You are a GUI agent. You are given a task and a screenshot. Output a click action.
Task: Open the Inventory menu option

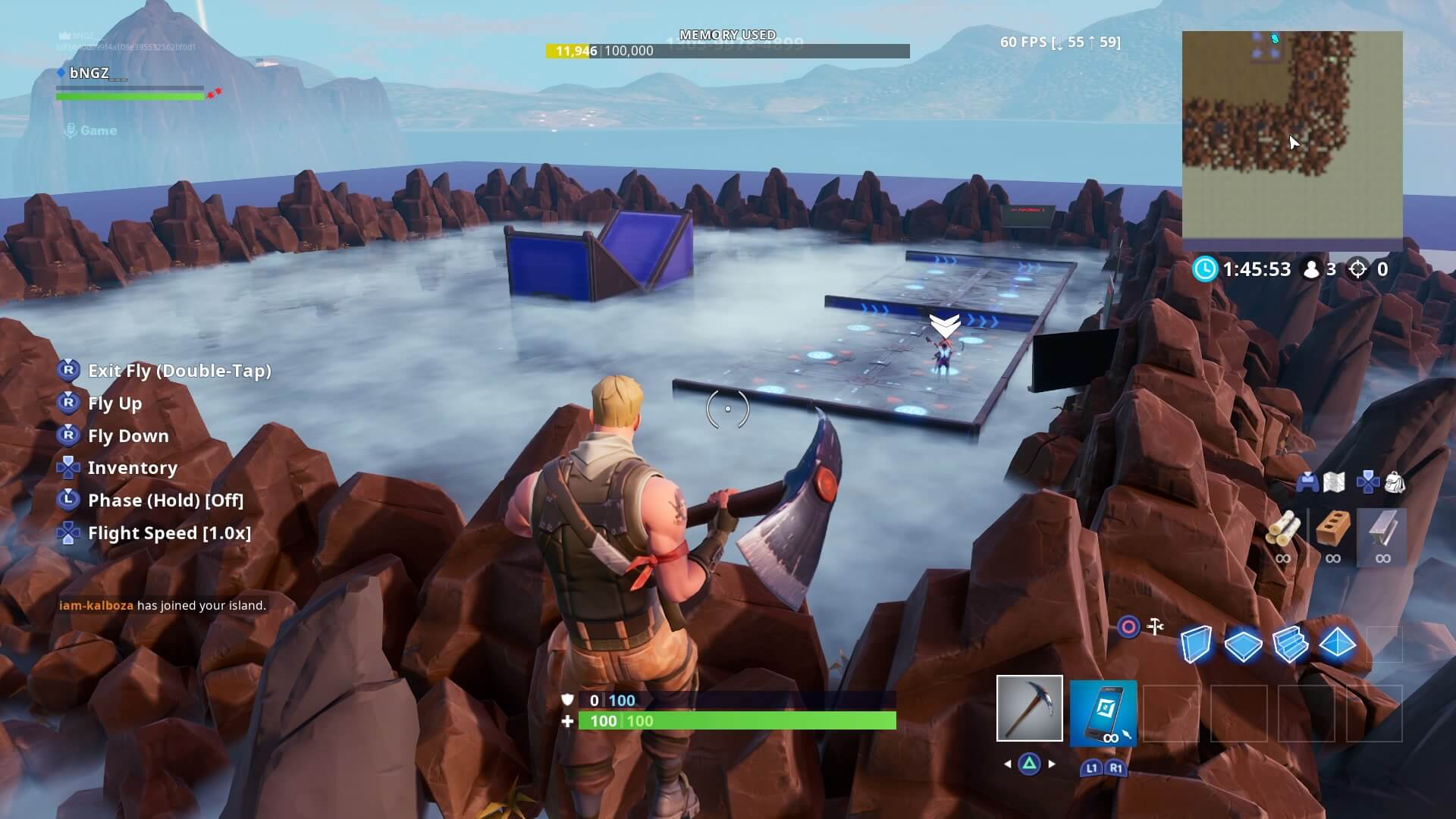tap(133, 468)
